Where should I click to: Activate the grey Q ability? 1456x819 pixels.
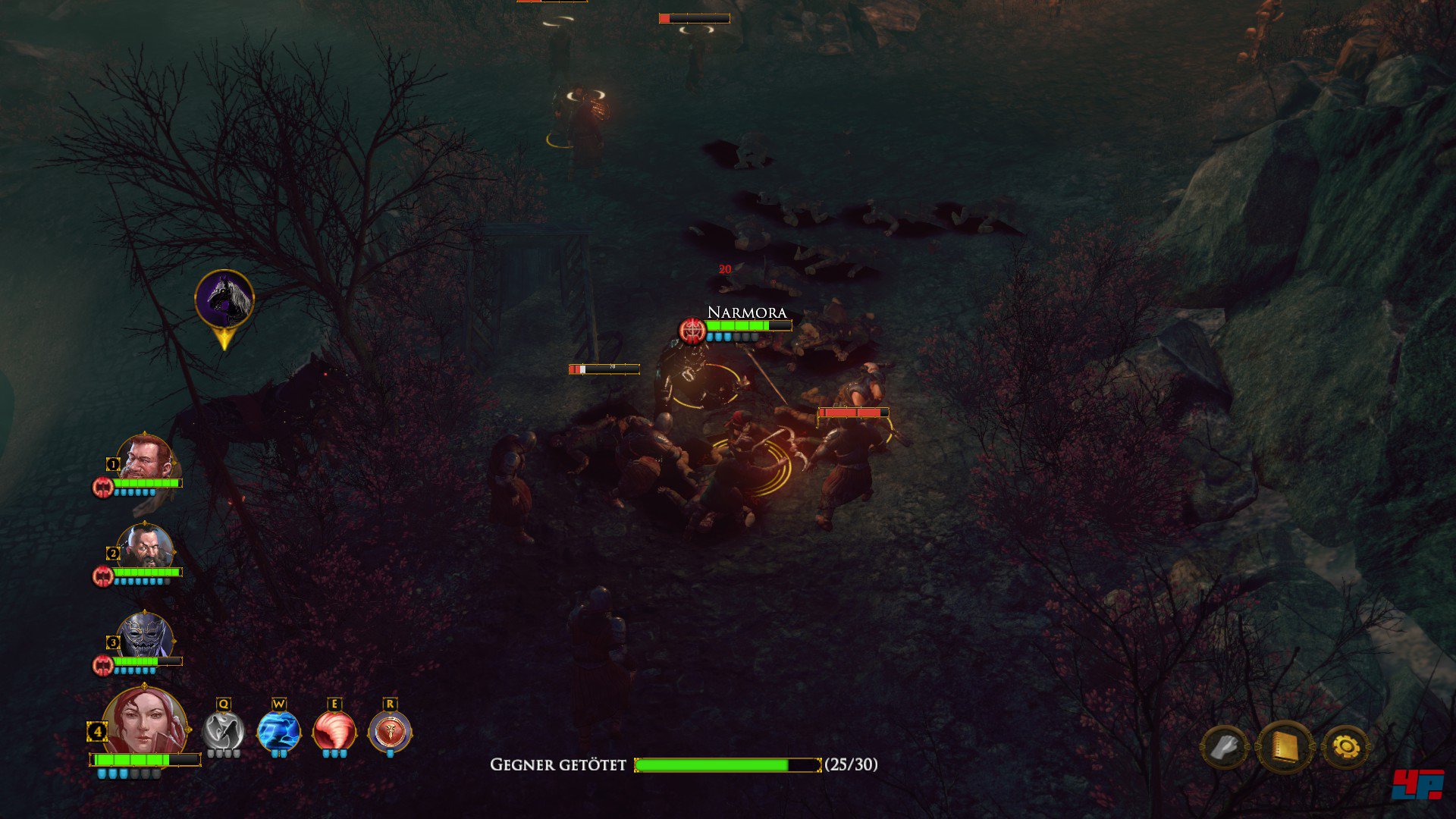(x=223, y=732)
